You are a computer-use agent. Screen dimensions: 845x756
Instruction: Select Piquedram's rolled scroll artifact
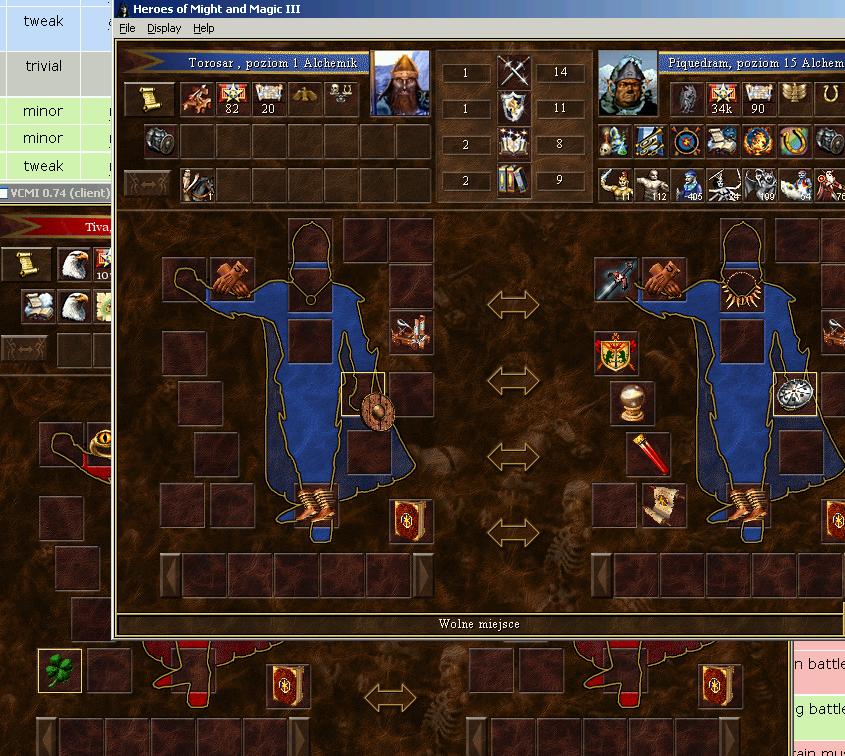[x=662, y=504]
